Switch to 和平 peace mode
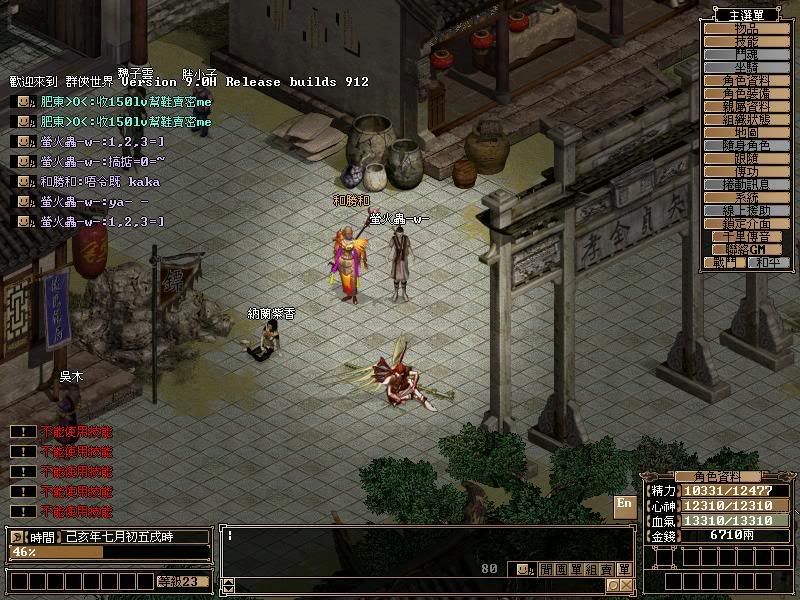 pos(767,262)
